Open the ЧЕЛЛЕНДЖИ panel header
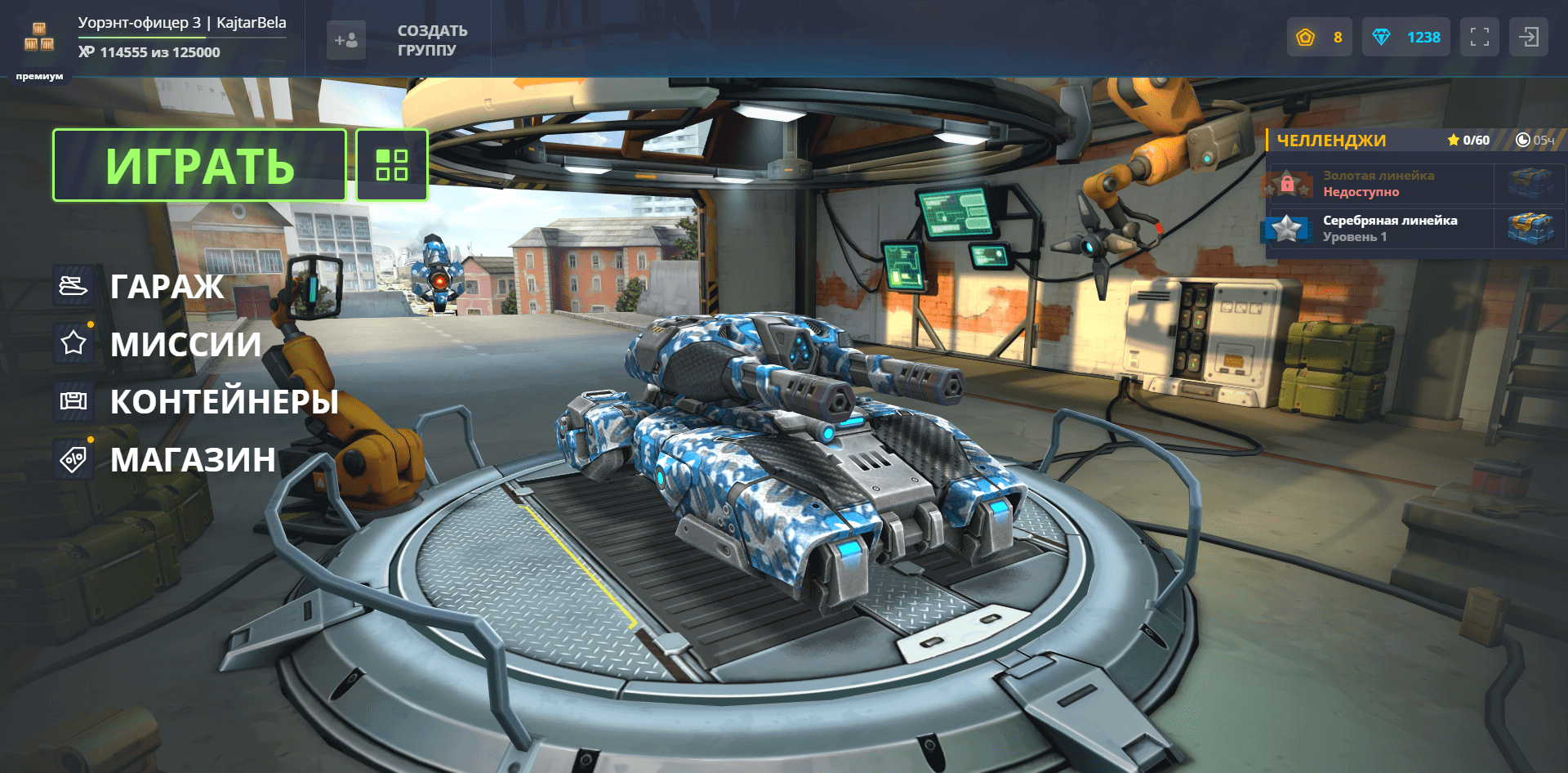The height and width of the screenshot is (773, 1568). [x=1331, y=141]
